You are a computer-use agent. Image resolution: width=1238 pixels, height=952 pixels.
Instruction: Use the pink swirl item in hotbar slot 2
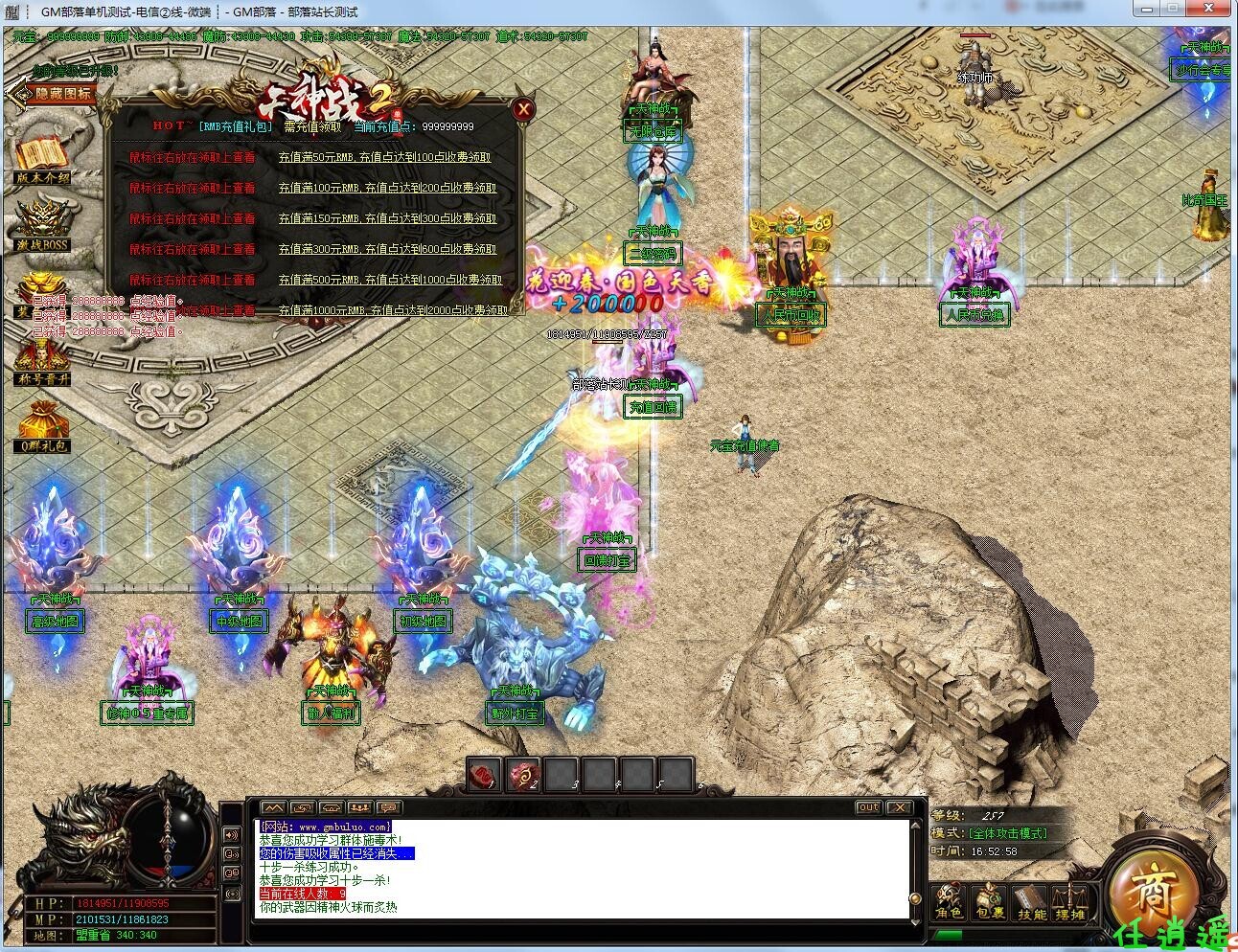tap(522, 774)
